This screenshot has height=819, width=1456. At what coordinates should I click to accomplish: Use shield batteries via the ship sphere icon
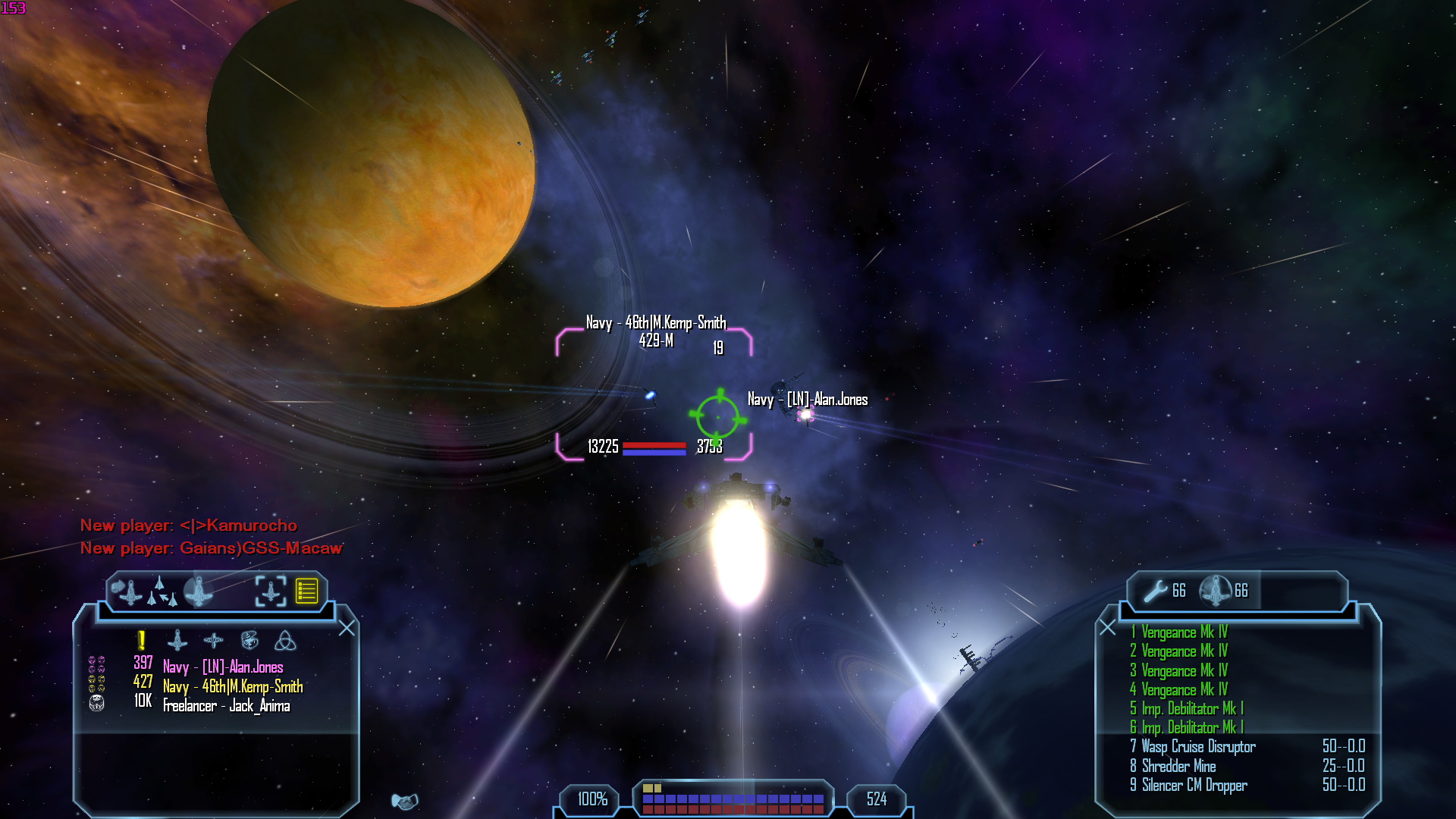tap(1216, 591)
